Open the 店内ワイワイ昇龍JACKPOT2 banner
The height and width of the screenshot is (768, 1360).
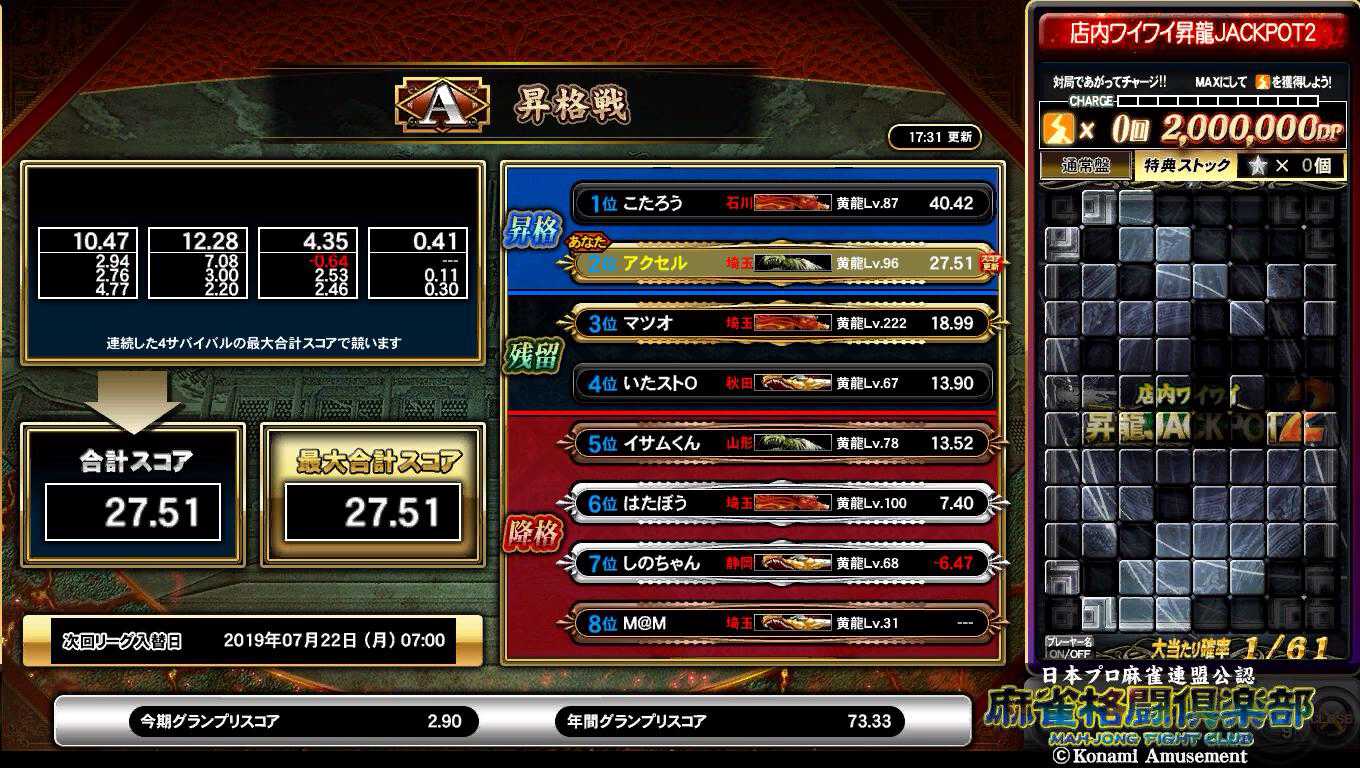click(x=1191, y=34)
